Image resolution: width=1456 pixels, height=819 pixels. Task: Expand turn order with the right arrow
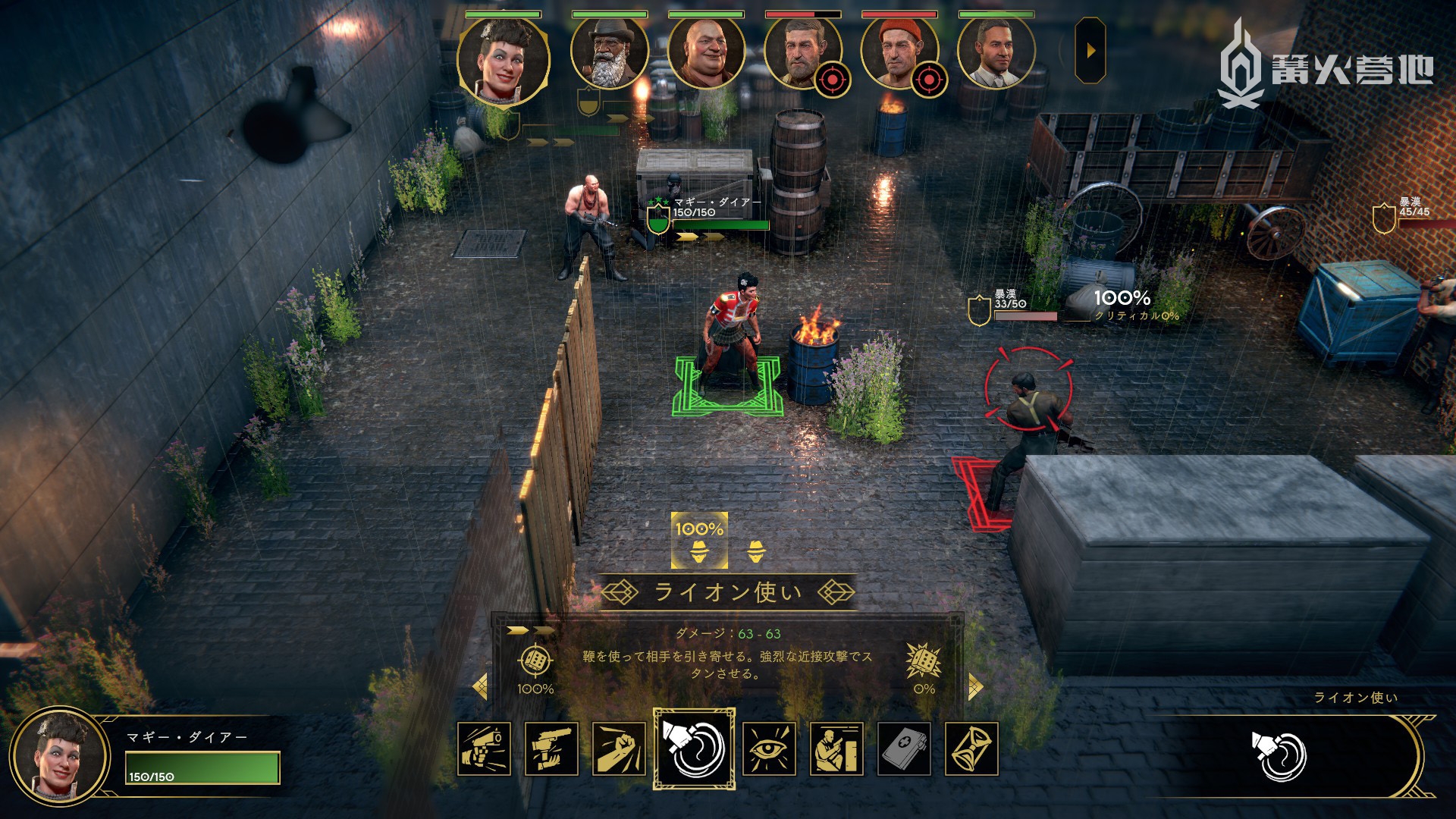[x=1090, y=51]
